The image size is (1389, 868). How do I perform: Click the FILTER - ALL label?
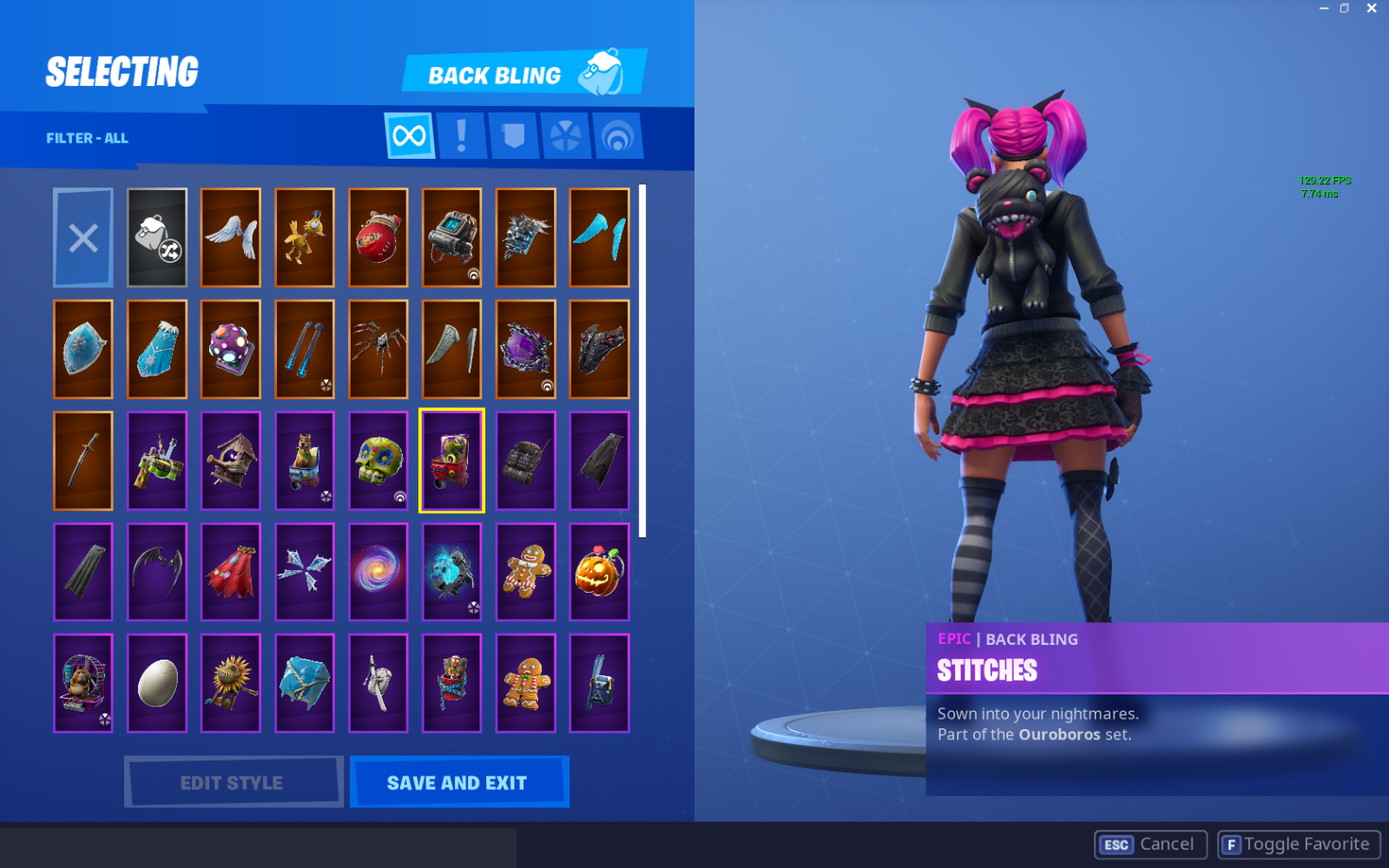pos(87,137)
